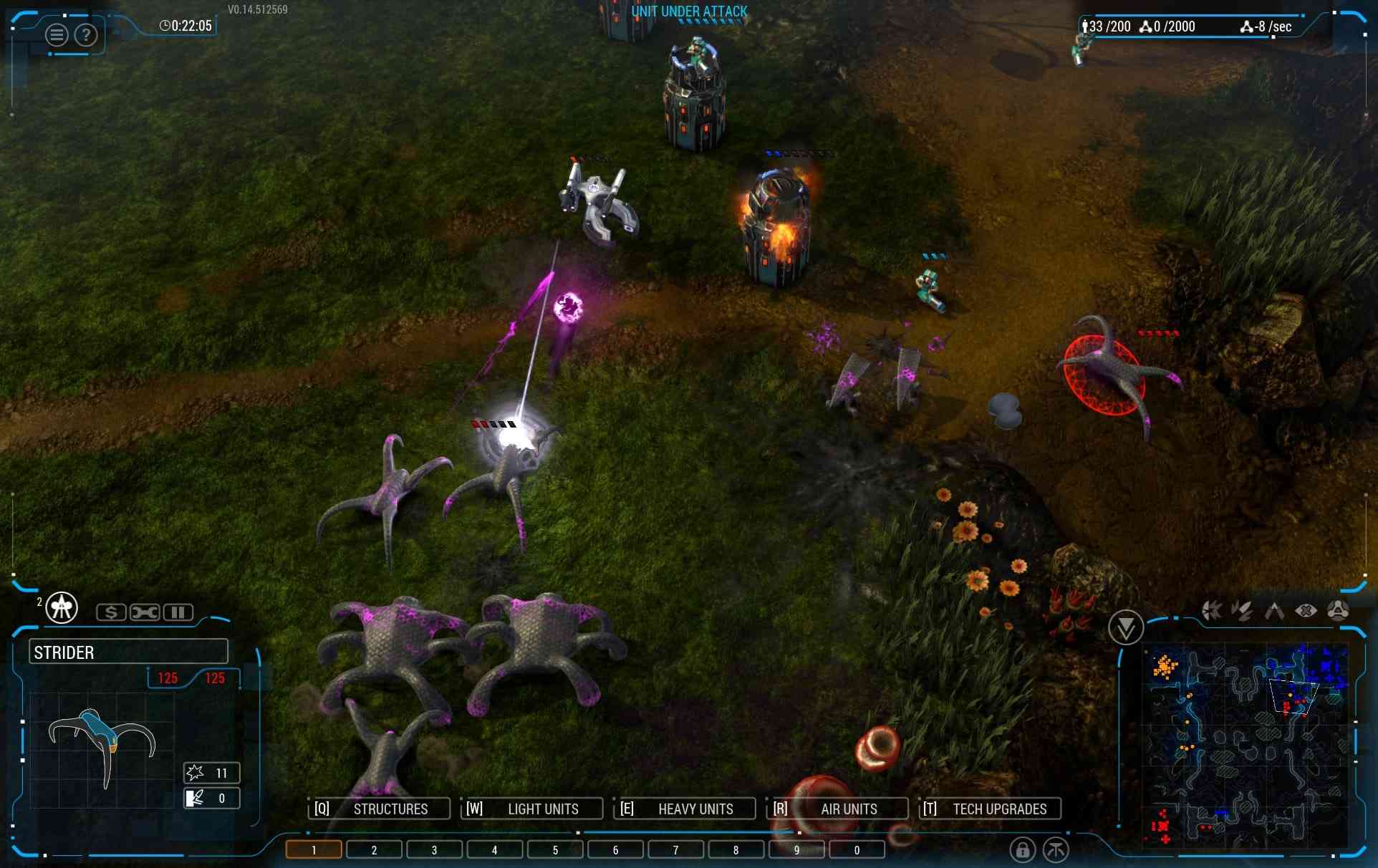Click the downward chevron beside the minimap
Image resolution: width=1378 pixels, height=868 pixels.
pyautogui.click(x=1125, y=628)
